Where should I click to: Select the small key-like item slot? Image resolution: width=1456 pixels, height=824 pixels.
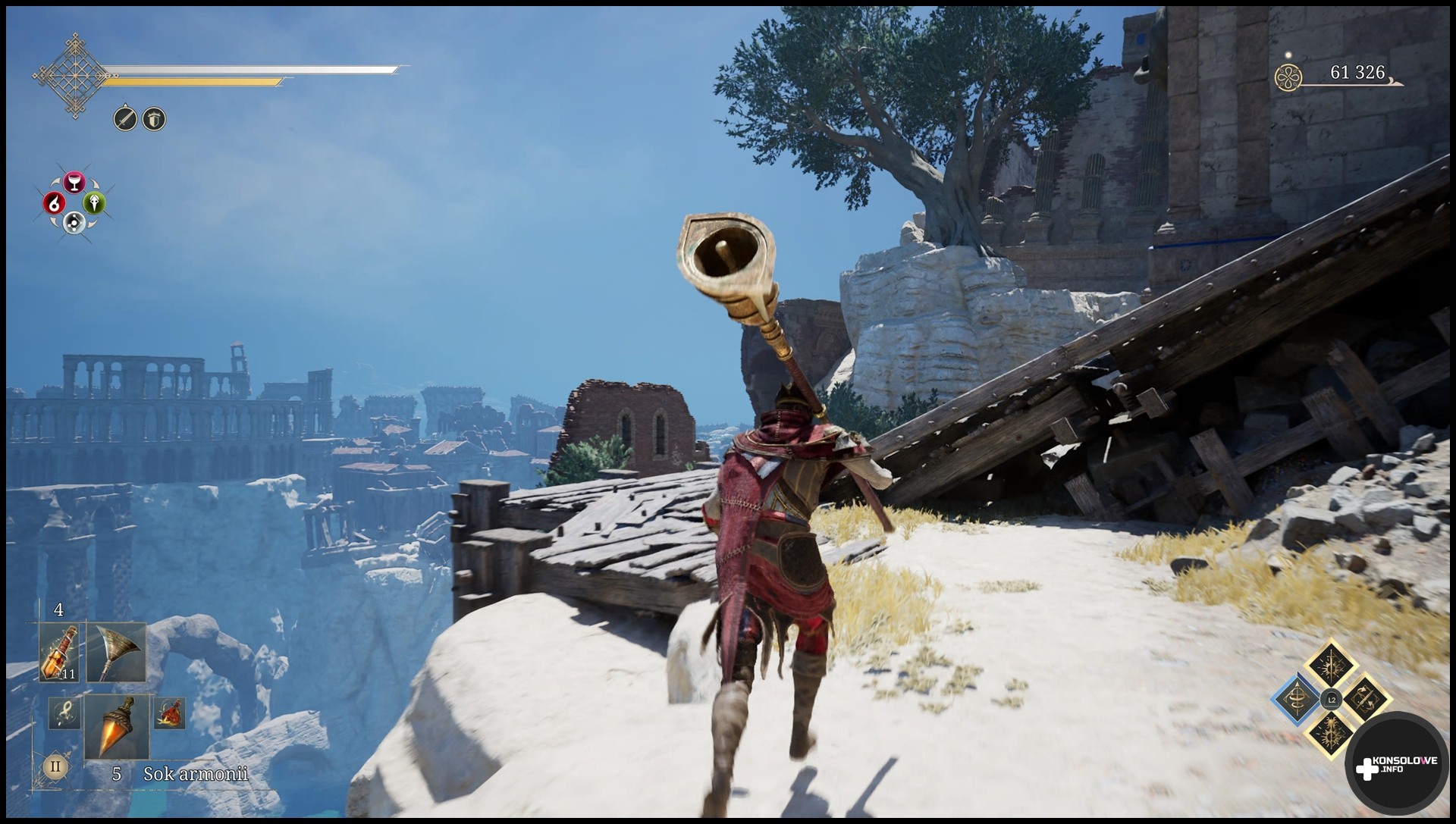pos(64,713)
